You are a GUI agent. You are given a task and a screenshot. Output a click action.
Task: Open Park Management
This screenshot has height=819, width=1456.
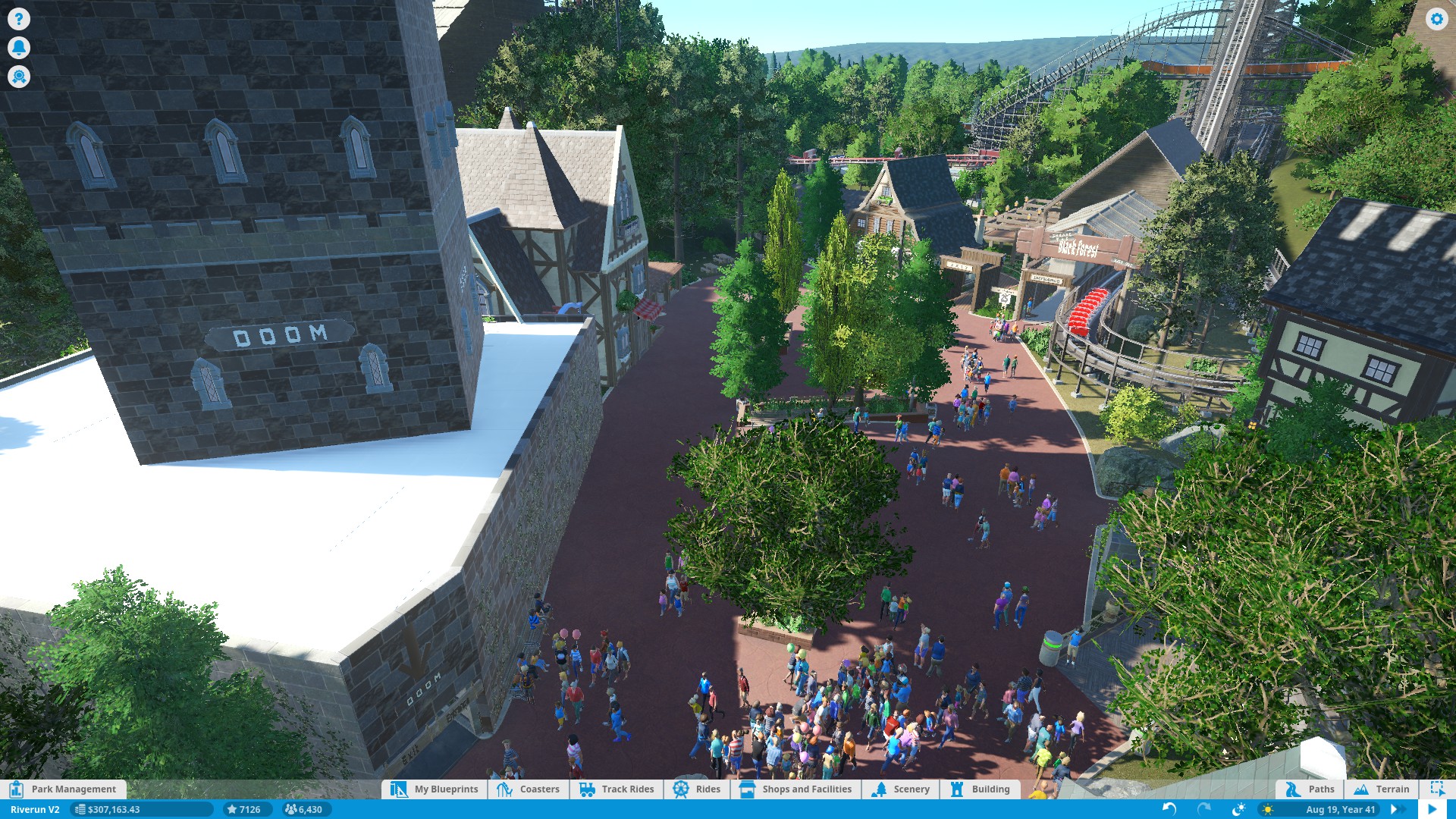(x=64, y=789)
